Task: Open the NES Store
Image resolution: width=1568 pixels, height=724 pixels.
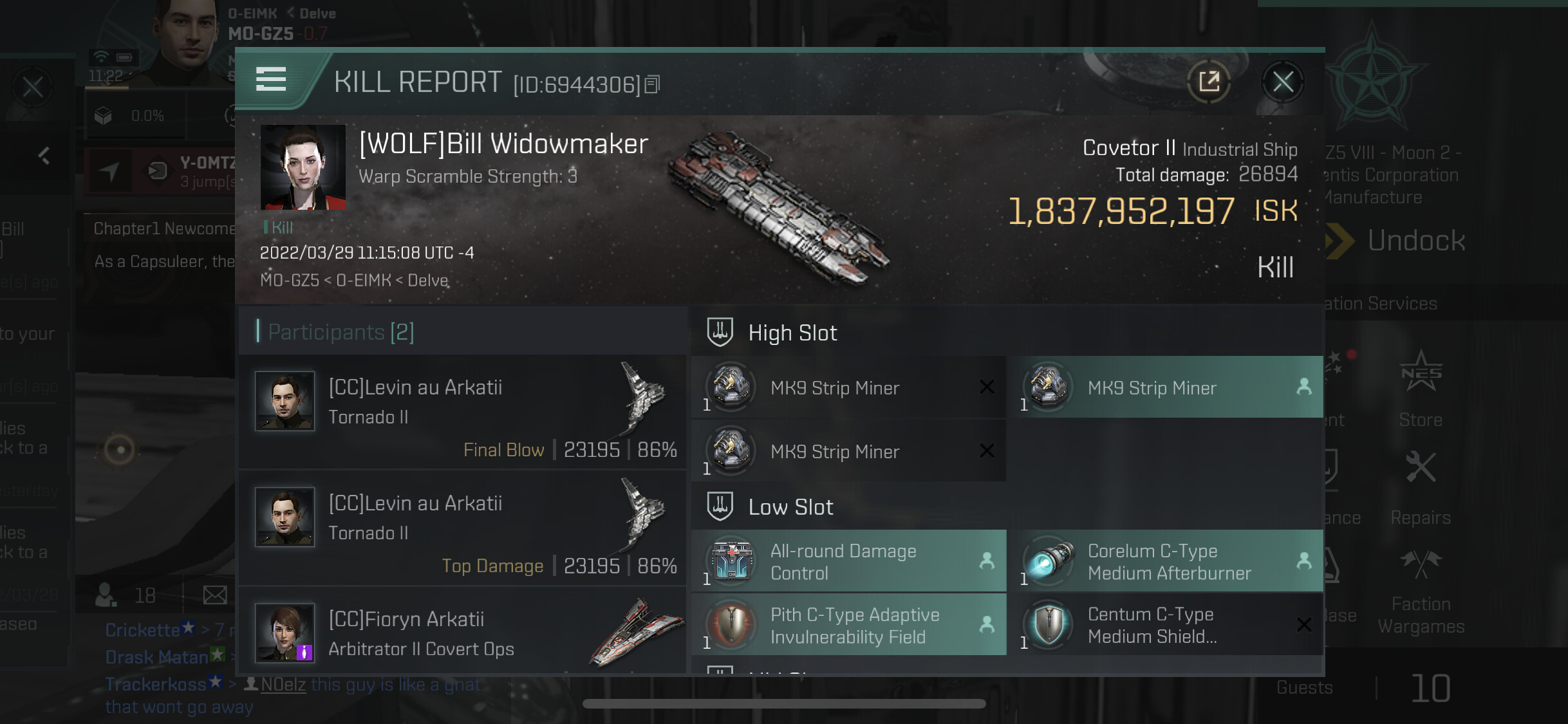Action: (1421, 387)
